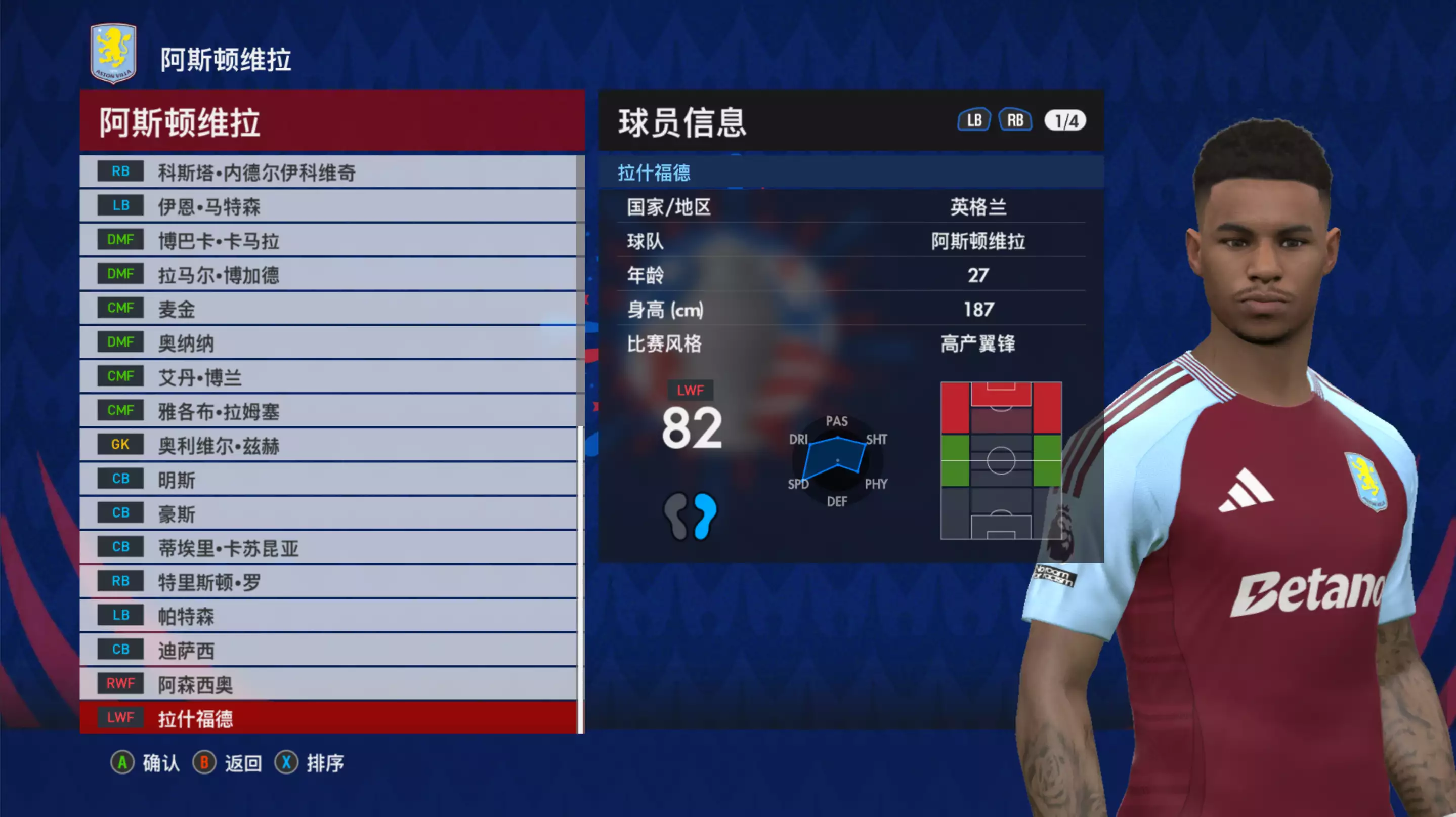Select CMF 麦金 player row

(x=328, y=309)
